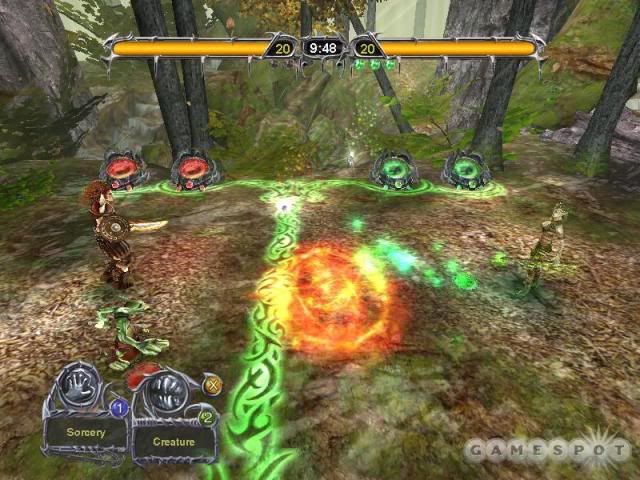640x480 pixels.
Task: Activate the claw Creature icon
Action: pos(167,392)
